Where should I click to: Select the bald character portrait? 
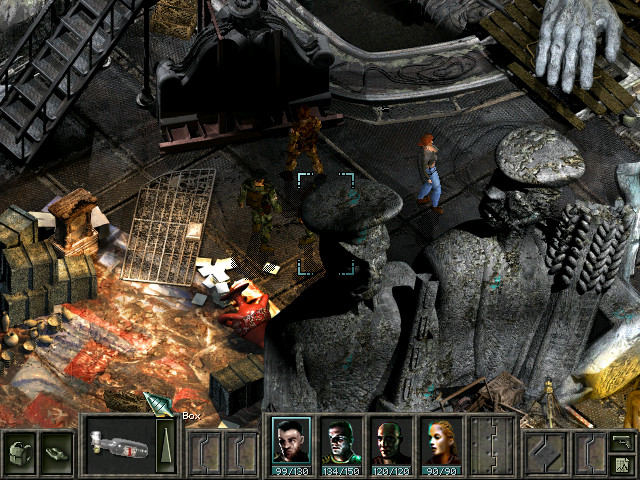point(390,438)
